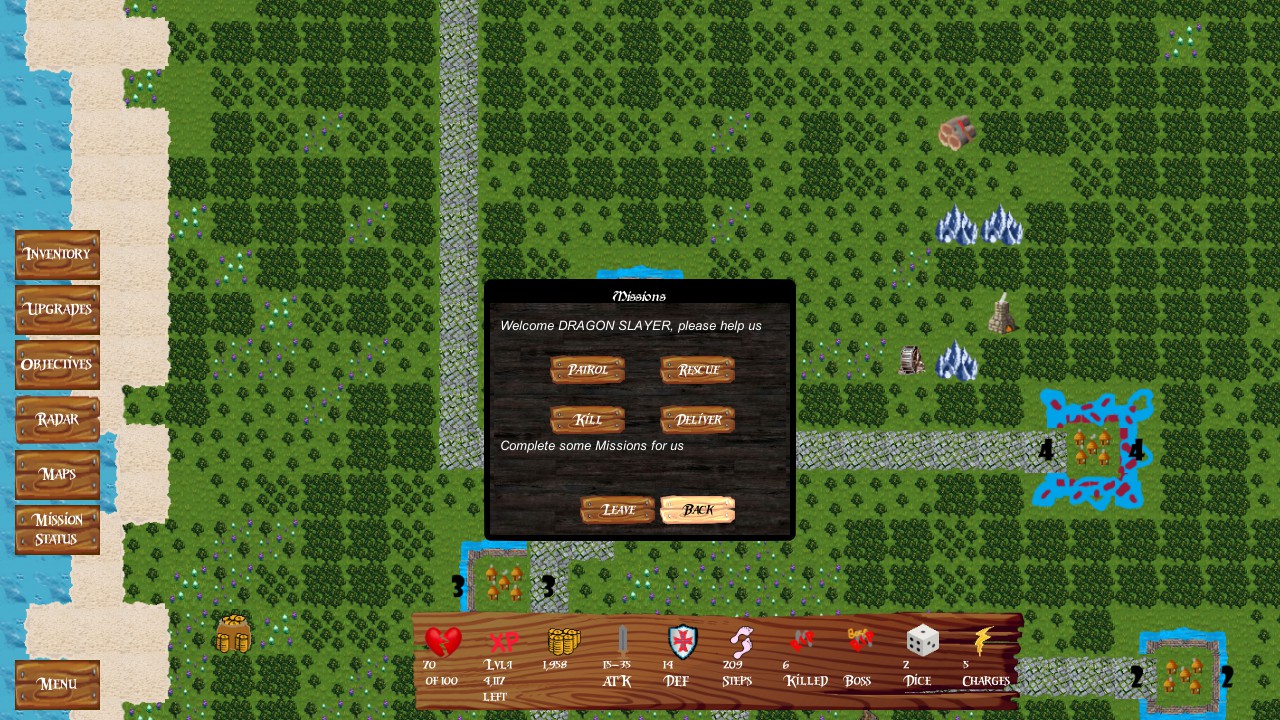1280x720 pixels.
Task: Click the white Dice icon
Action: (x=921, y=640)
